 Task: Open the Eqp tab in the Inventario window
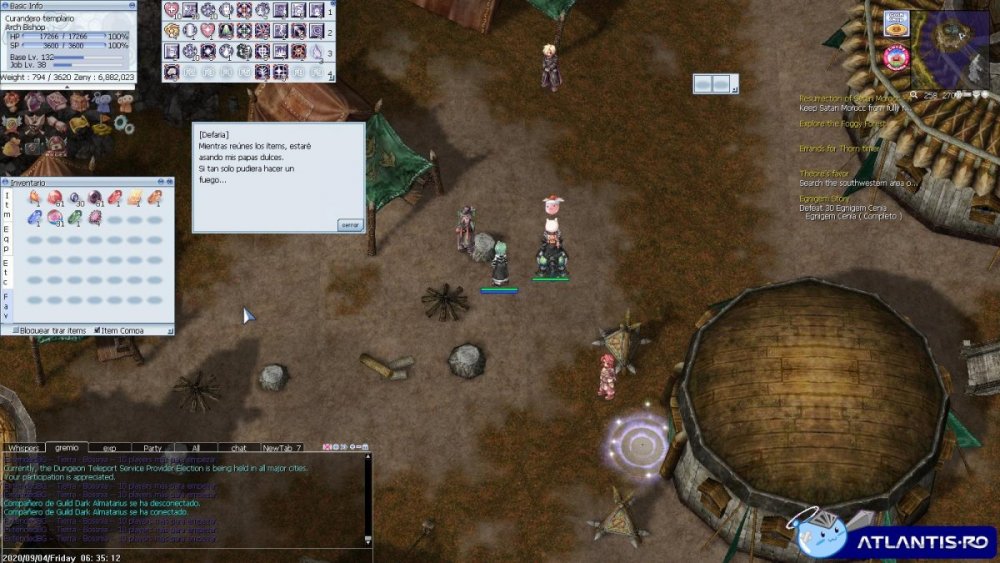pyautogui.click(x=8, y=238)
